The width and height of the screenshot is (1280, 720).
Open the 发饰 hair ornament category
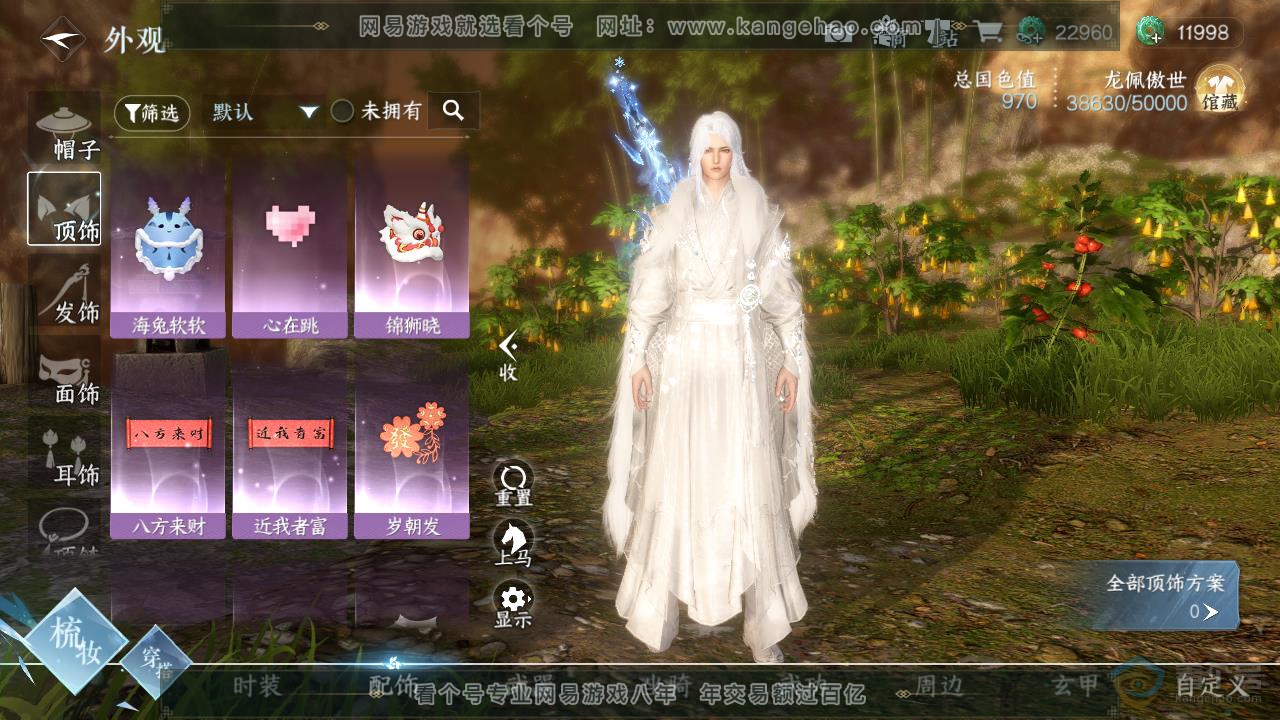64,292
